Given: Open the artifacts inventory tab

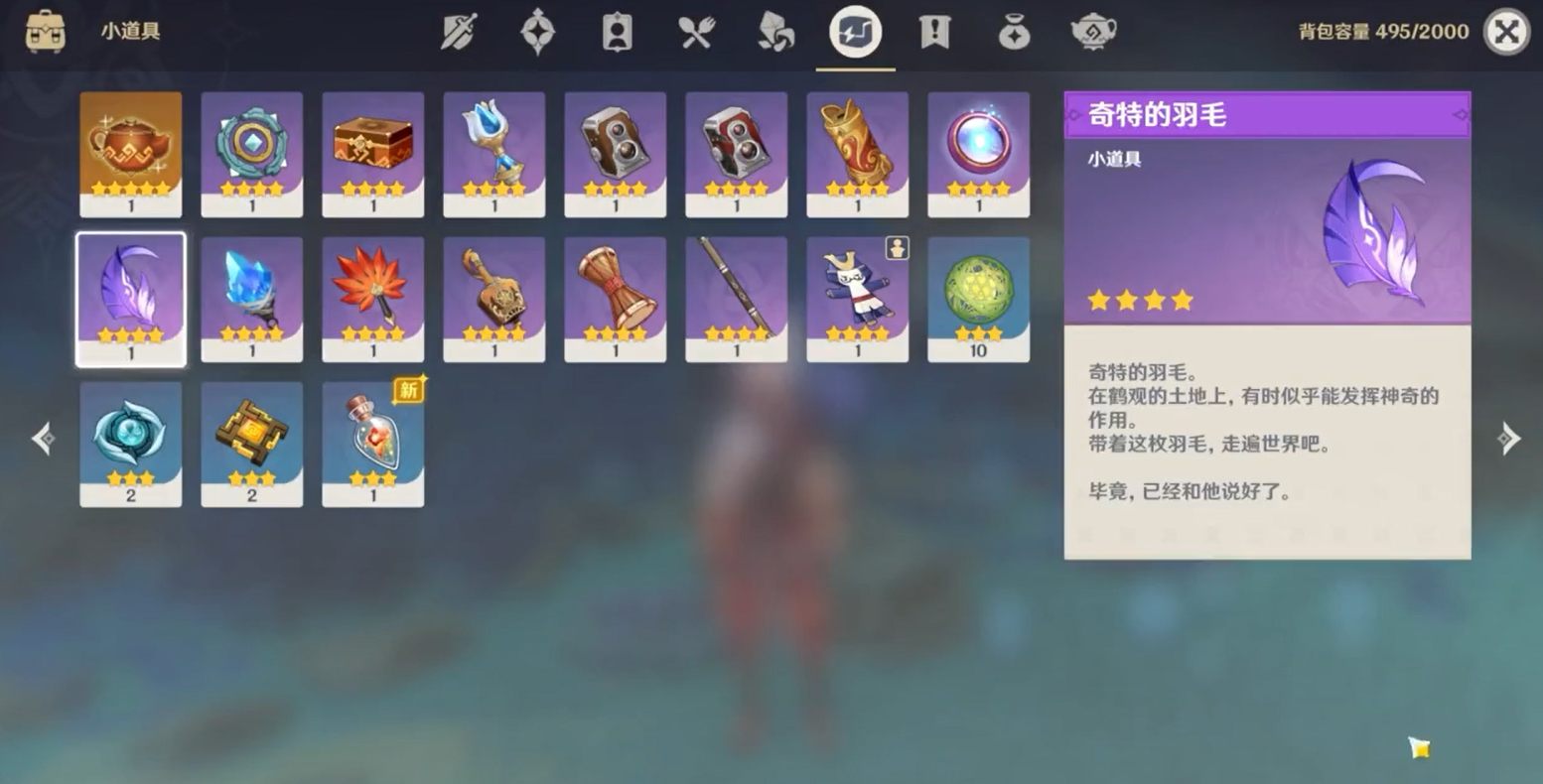Looking at the screenshot, I should [x=537, y=31].
